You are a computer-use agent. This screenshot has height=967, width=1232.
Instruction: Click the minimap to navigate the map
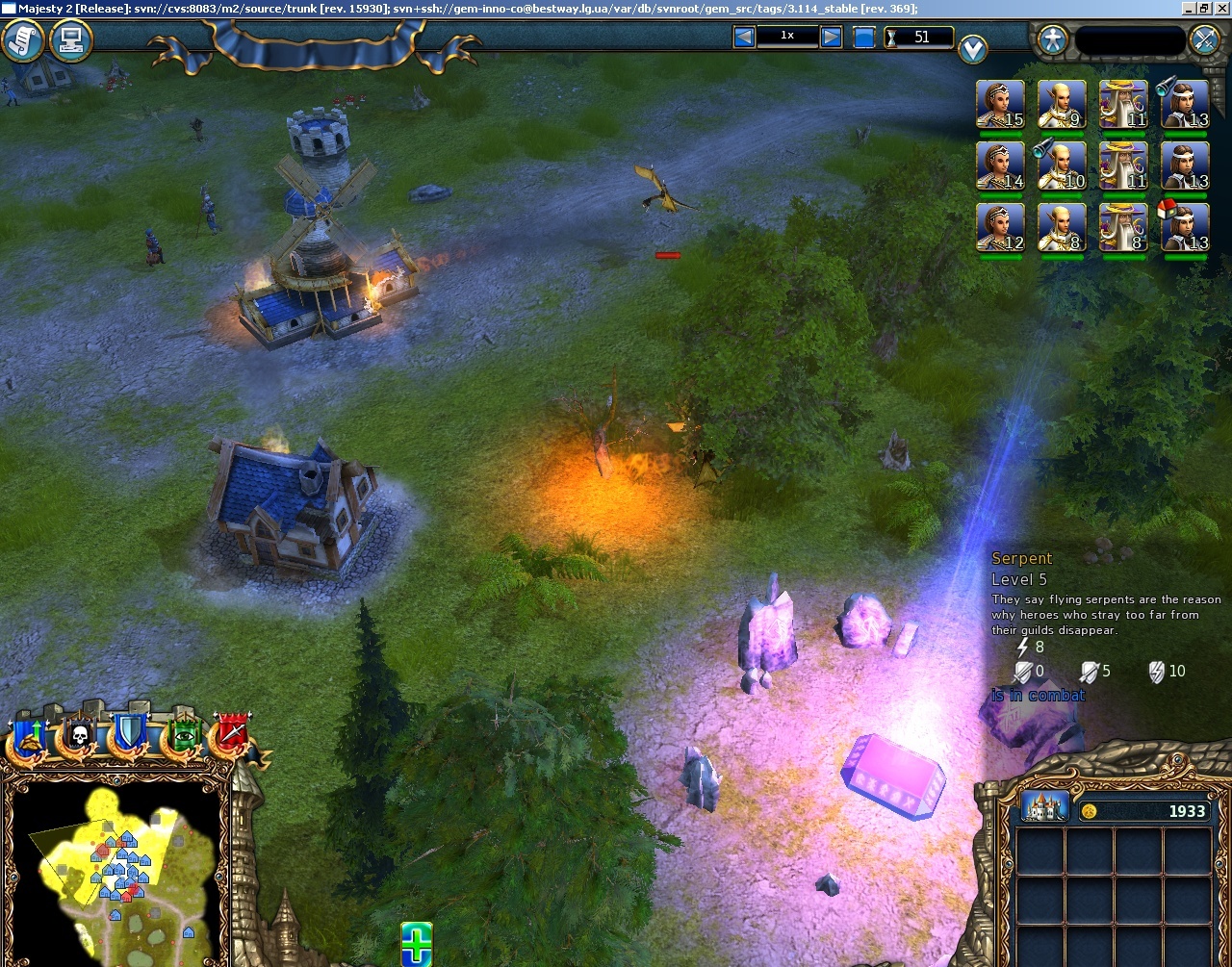click(x=115, y=871)
